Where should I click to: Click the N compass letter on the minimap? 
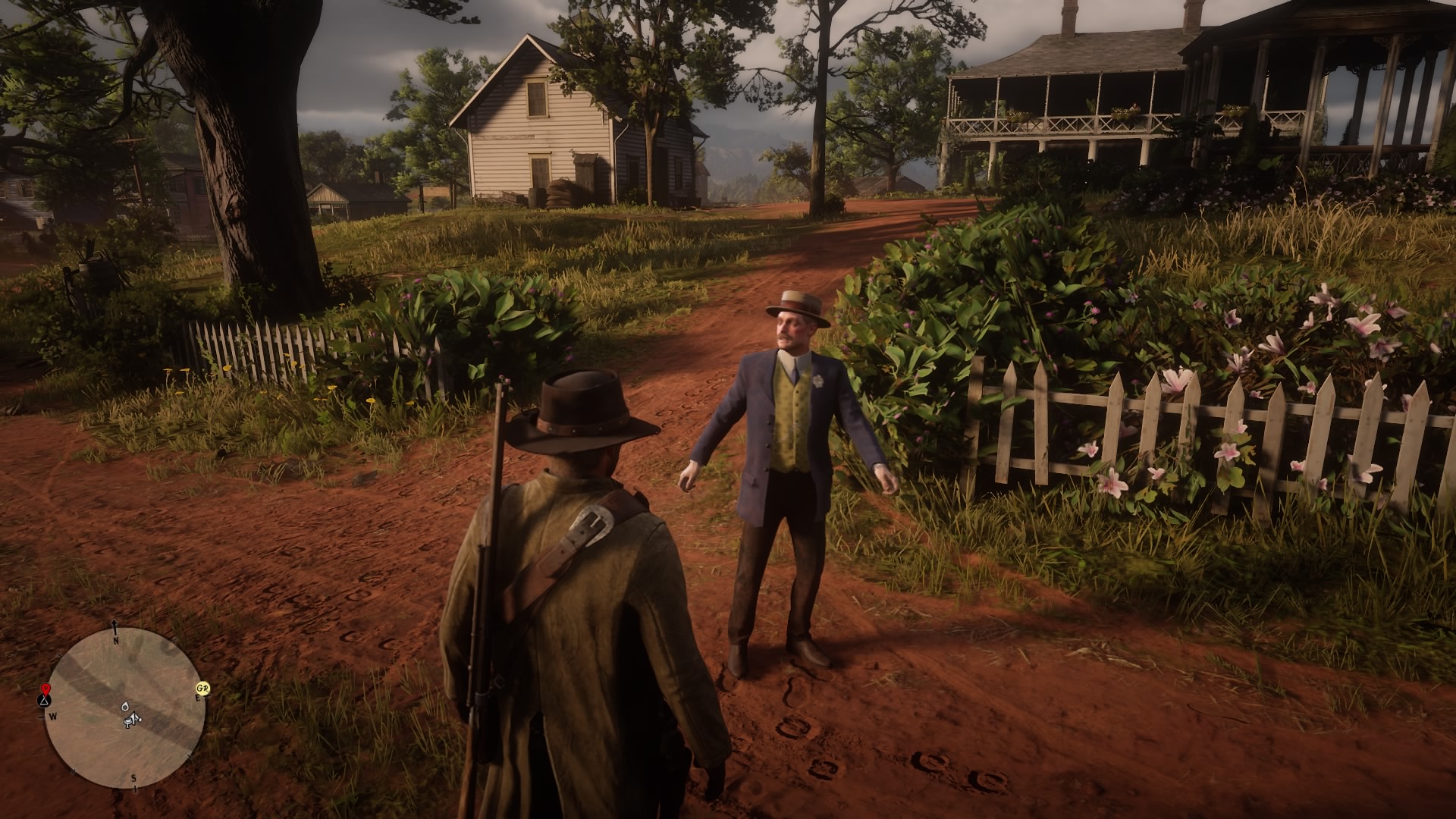pos(115,640)
